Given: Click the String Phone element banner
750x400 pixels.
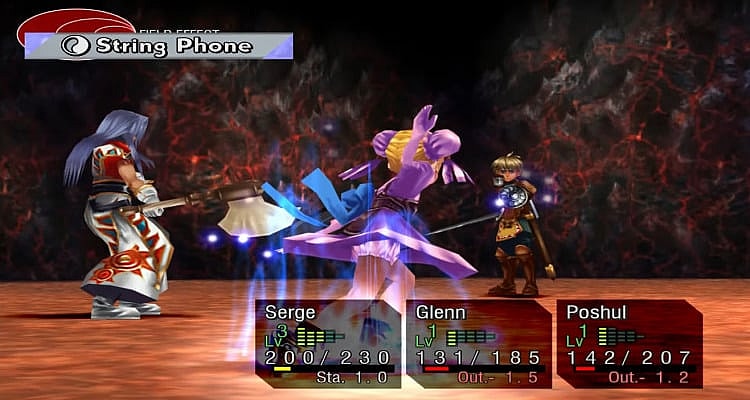Looking at the screenshot, I should [x=160, y=46].
